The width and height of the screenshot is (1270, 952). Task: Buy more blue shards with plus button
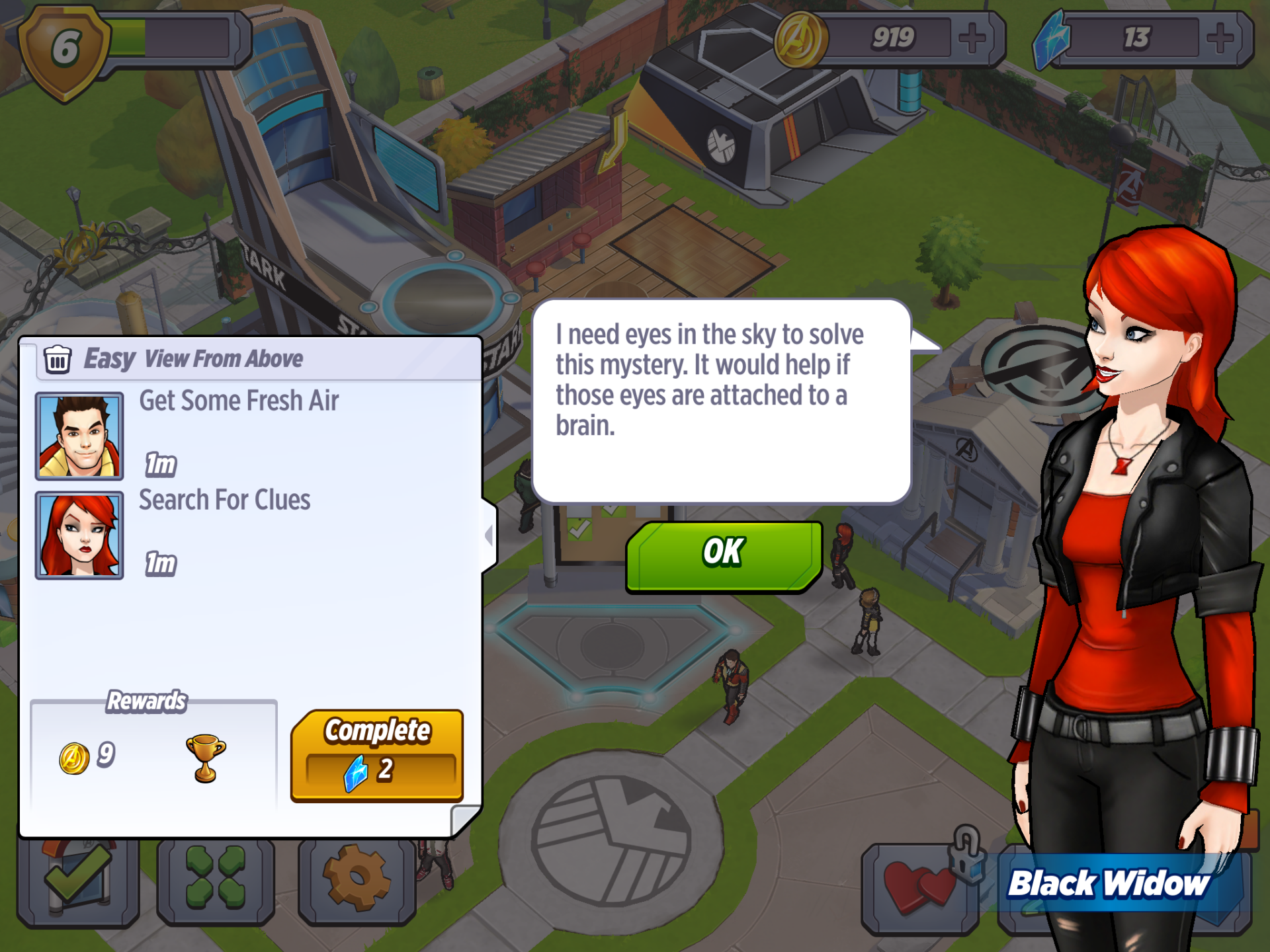[x=1220, y=38]
